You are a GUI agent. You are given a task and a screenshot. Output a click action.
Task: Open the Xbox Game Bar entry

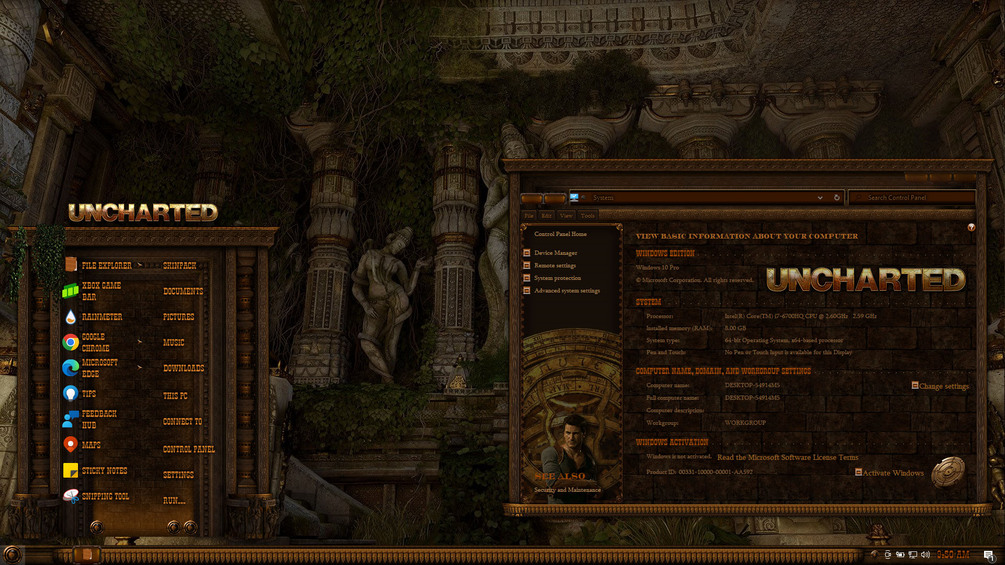click(101, 291)
